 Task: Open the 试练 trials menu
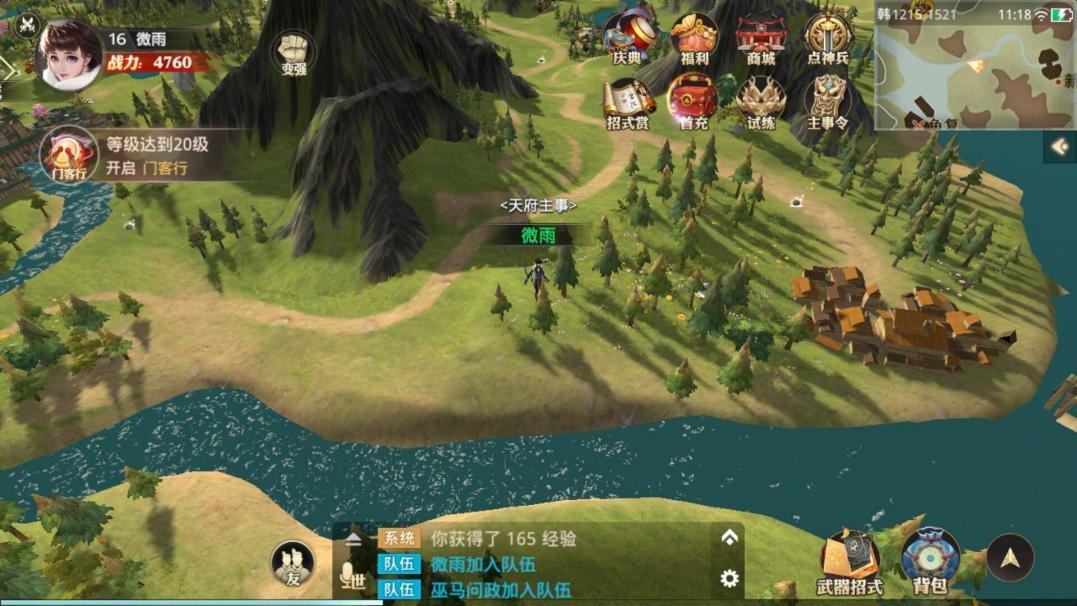tap(761, 103)
